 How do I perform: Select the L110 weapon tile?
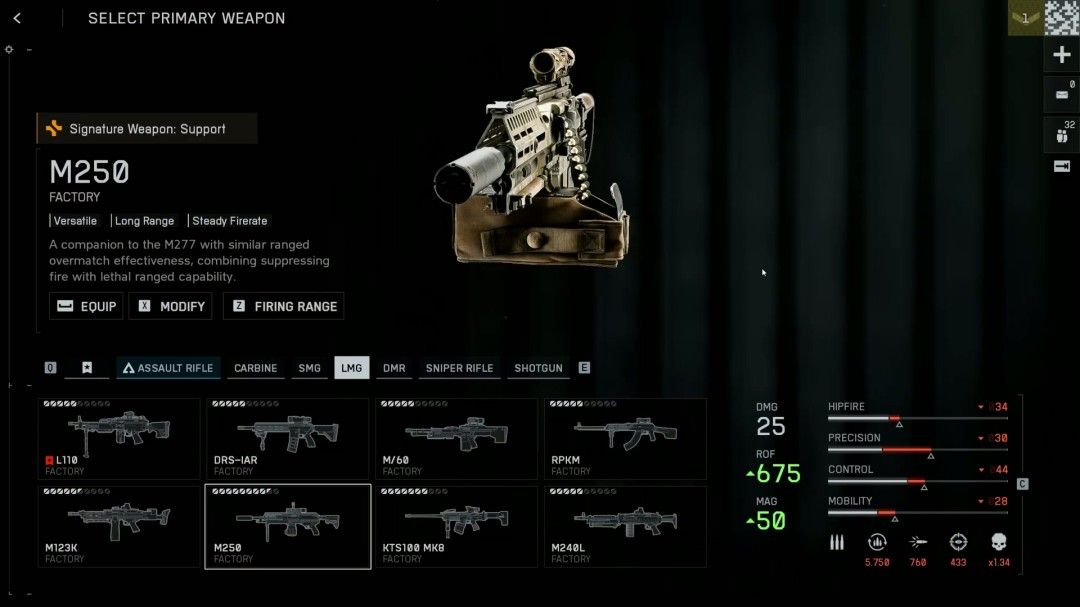(x=119, y=438)
